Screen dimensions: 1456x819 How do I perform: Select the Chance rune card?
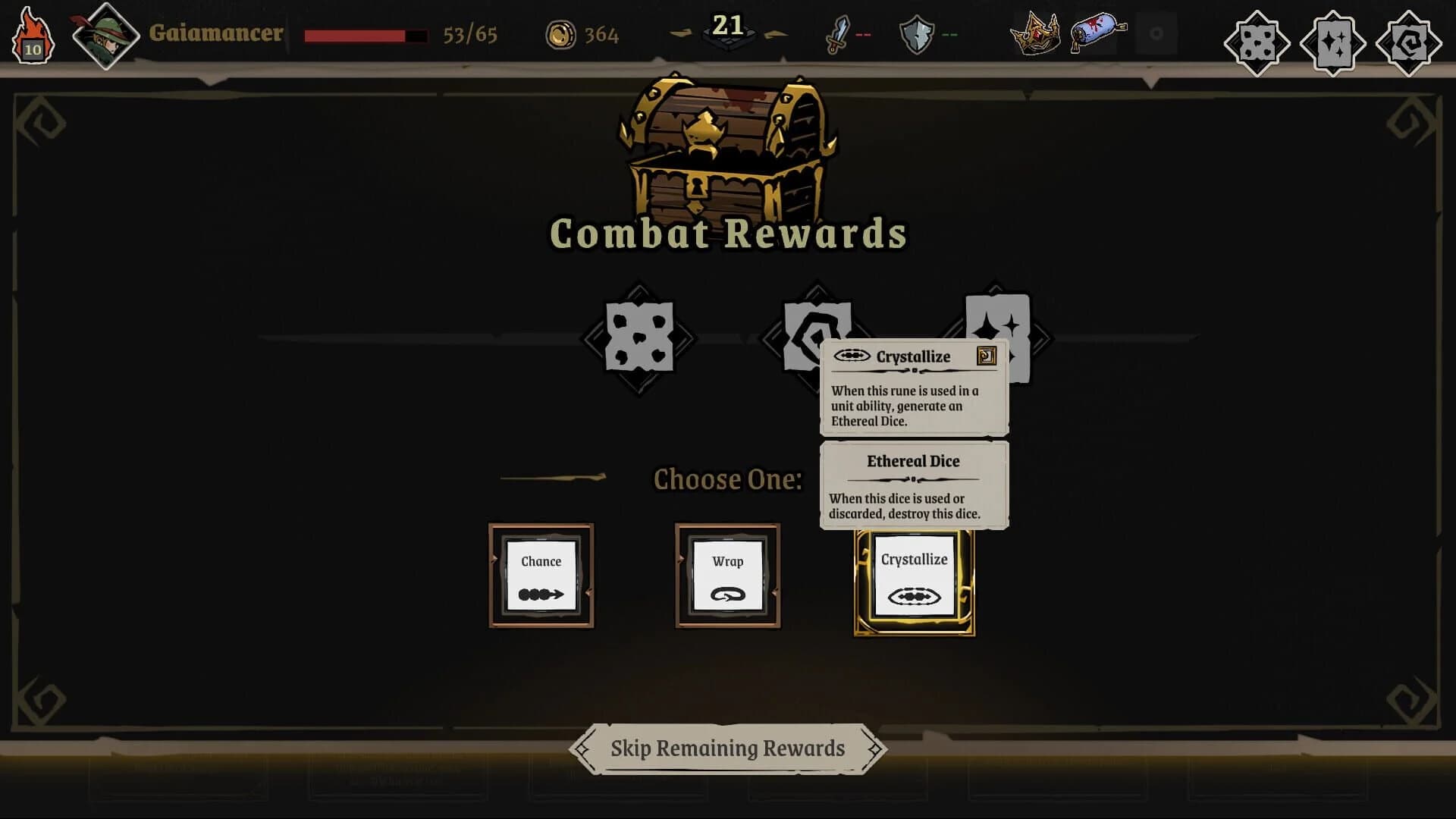541,576
